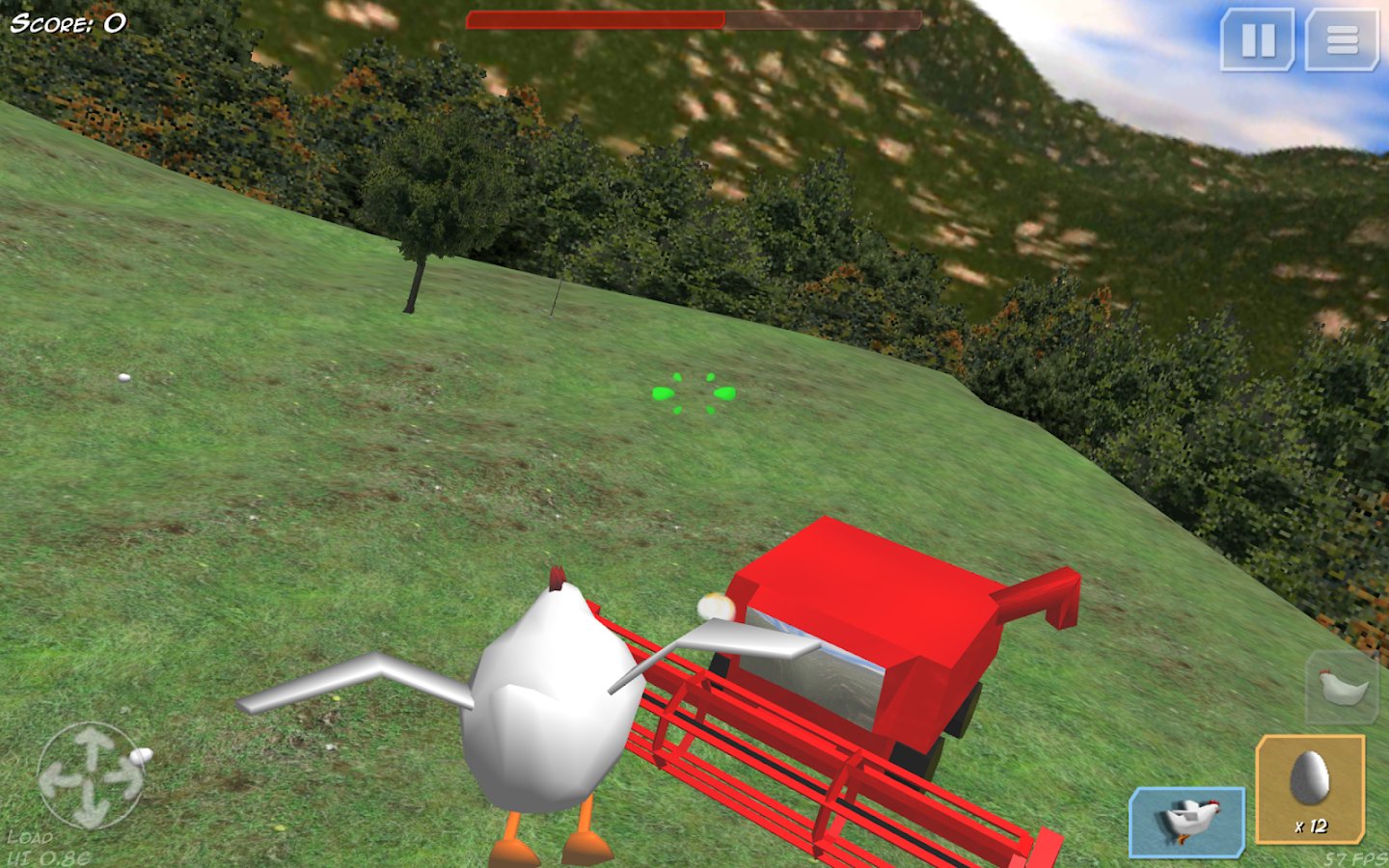Open the options list via menu button
1389x868 pixels.
point(1341,40)
